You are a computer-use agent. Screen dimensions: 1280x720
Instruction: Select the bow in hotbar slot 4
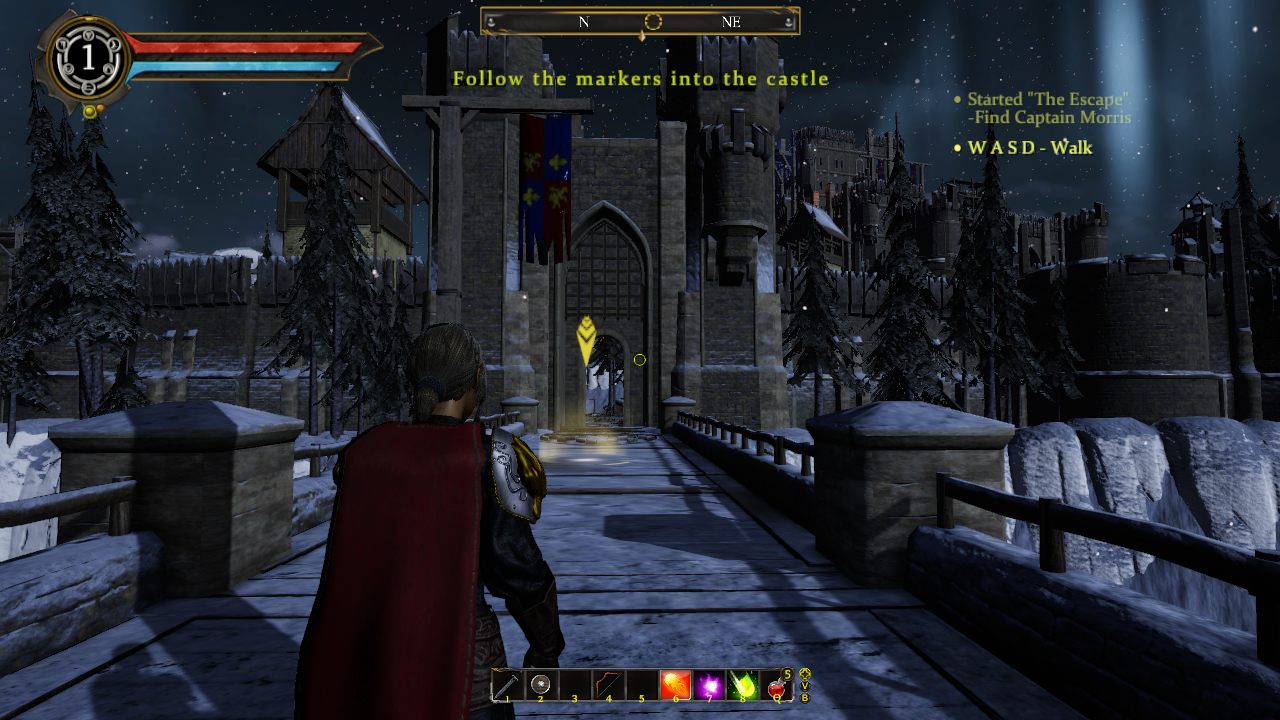608,685
